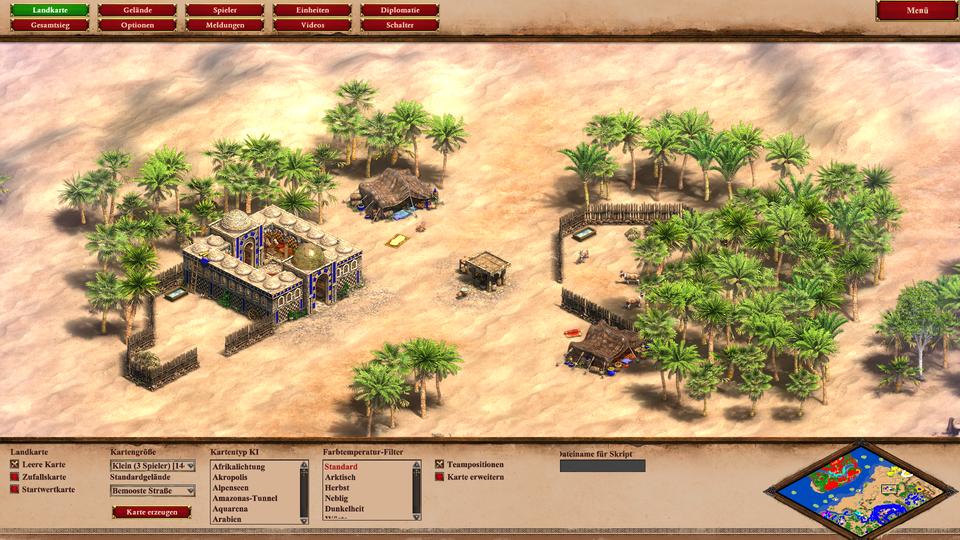The image size is (960, 540).
Task: Select the Zufallskarte map option
Action: point(15,477)
